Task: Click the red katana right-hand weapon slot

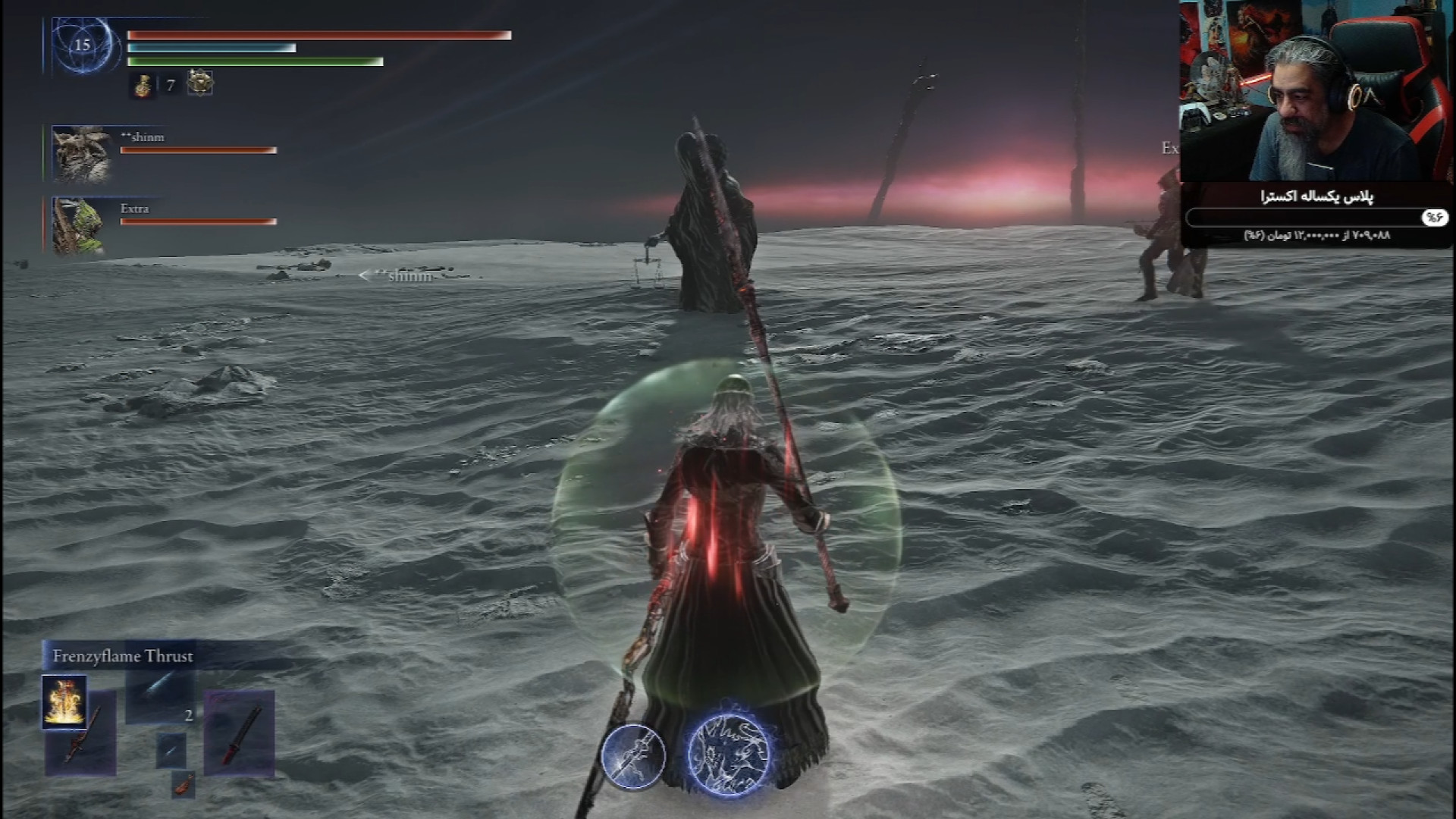Action: click(x=239, y=733)
